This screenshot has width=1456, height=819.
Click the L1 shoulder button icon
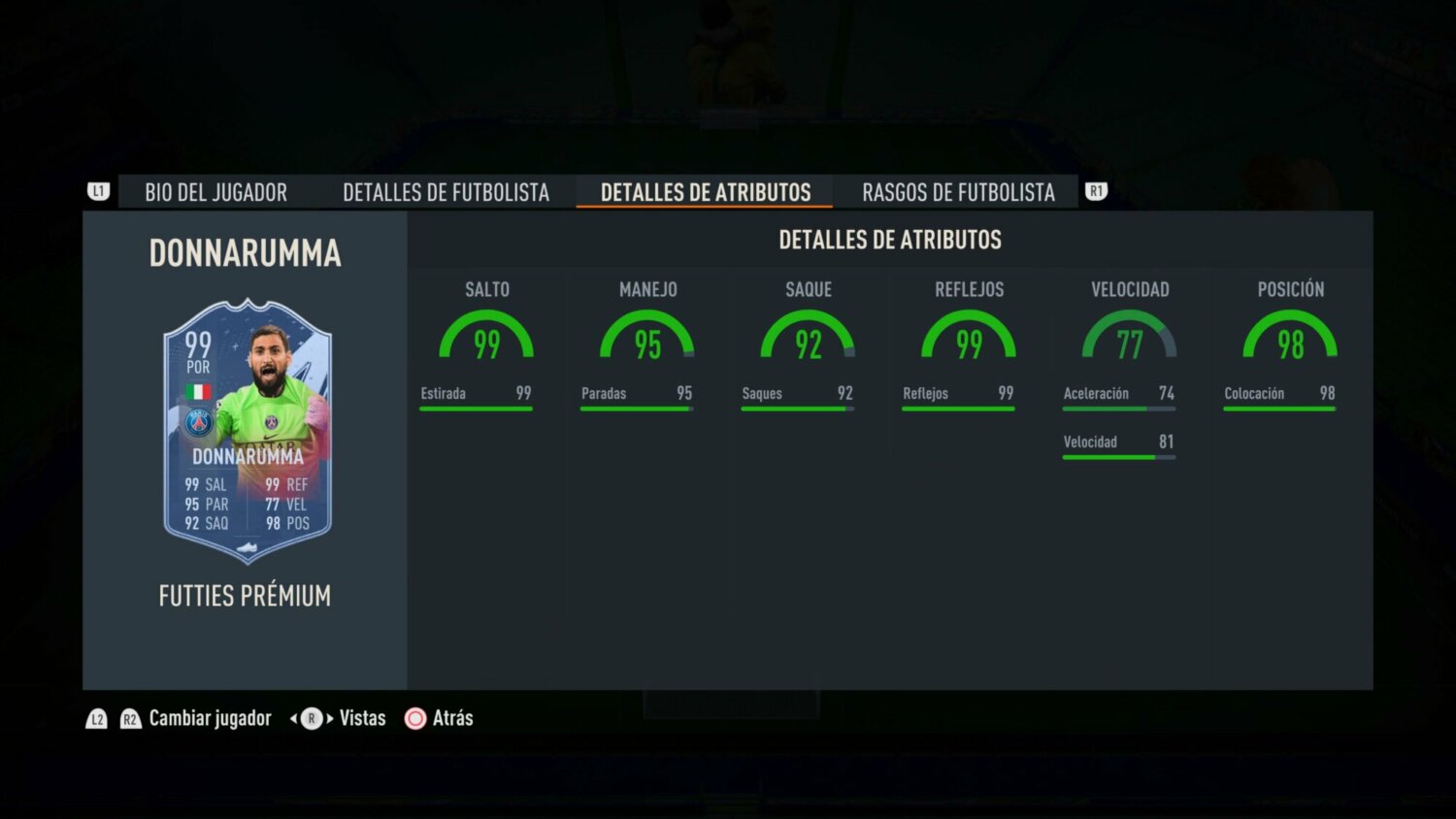pyautogui.click(x=97, y=191)
